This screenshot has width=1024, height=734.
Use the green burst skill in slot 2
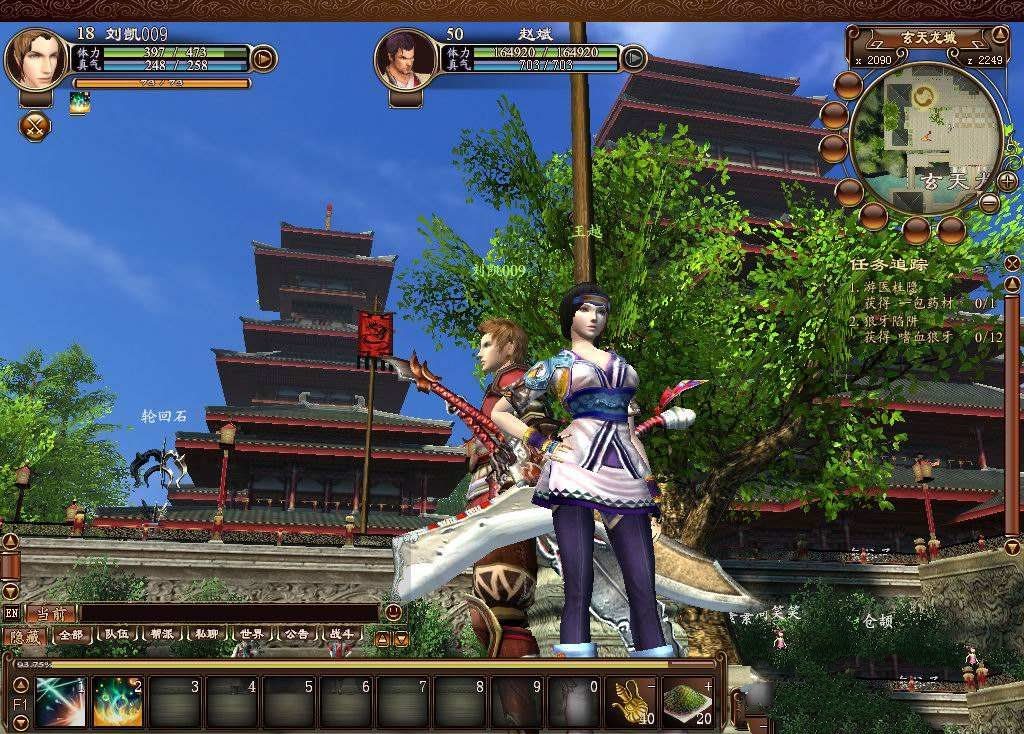(118, 701)
